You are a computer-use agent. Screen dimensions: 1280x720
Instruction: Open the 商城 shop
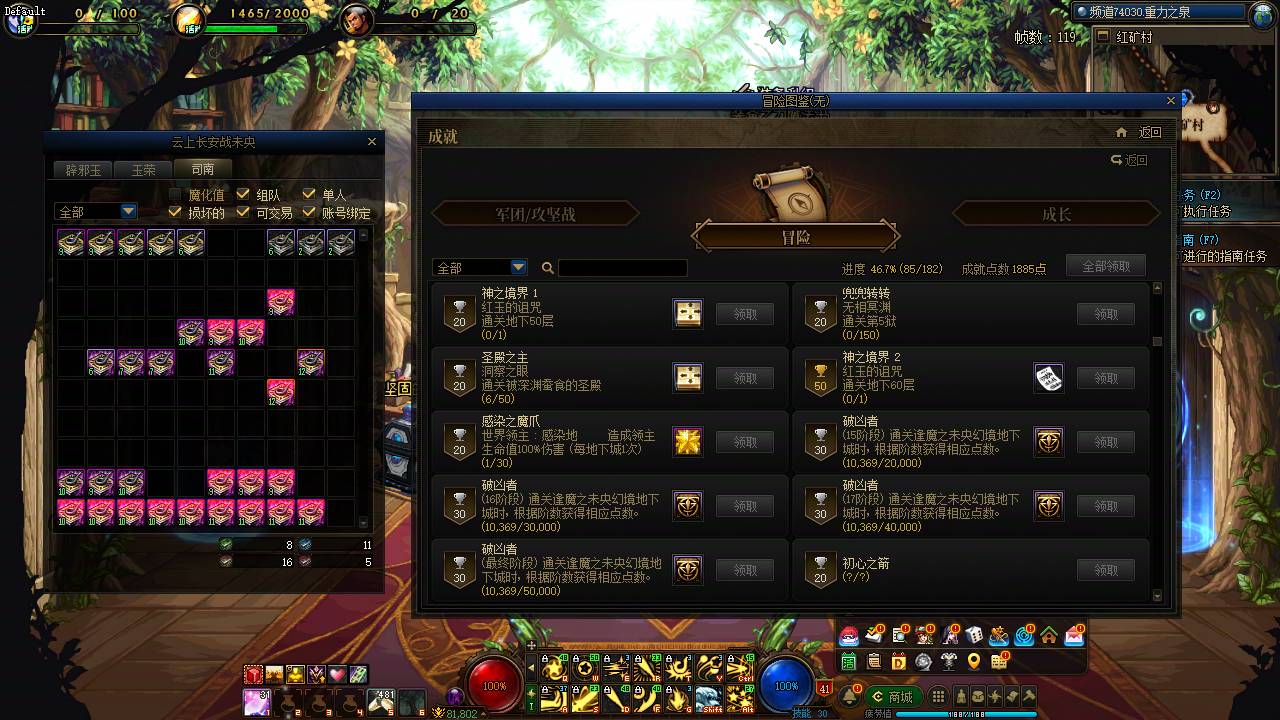click(x=891, y=696)
